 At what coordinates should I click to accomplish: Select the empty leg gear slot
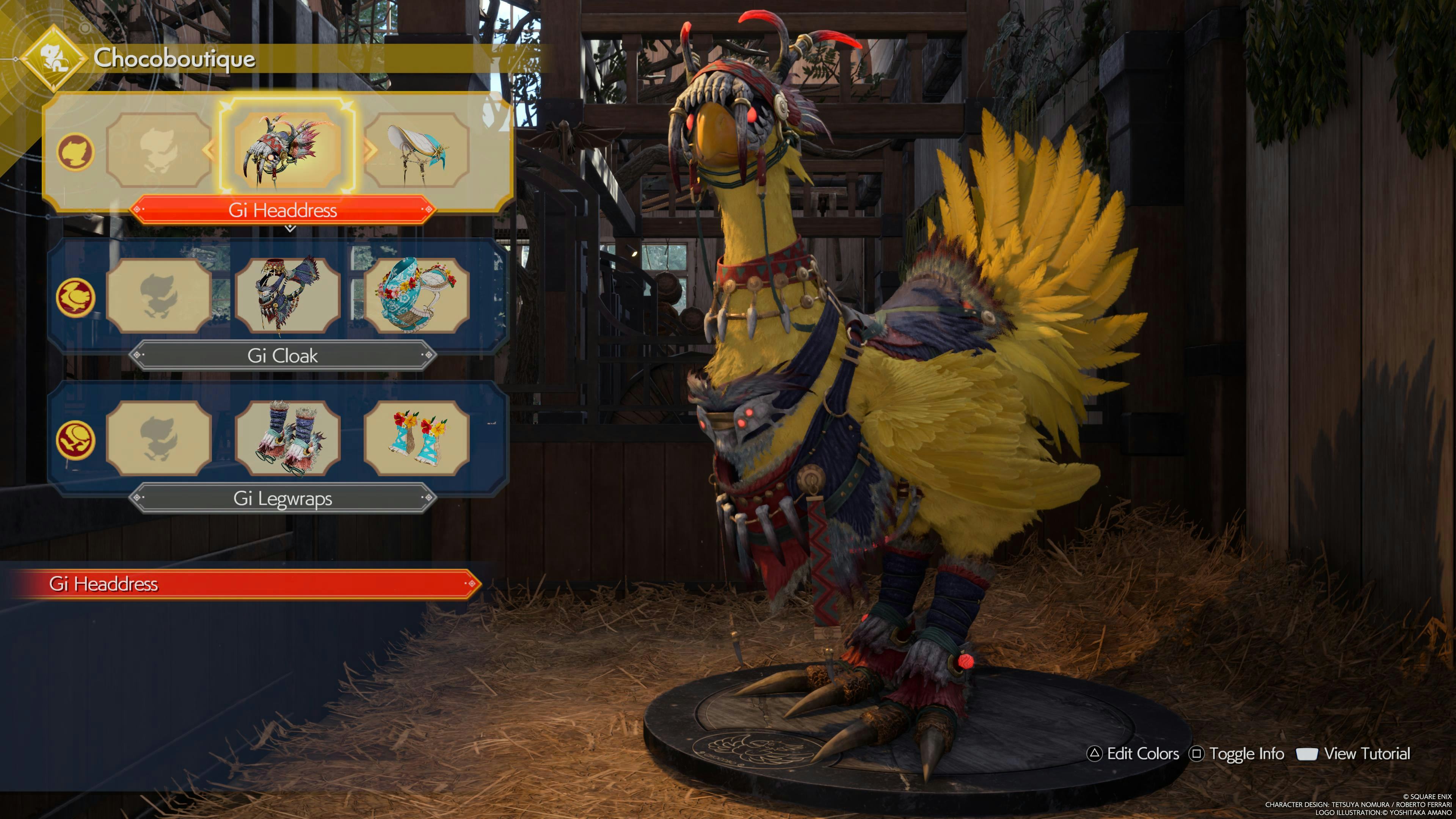coord(158,438)
